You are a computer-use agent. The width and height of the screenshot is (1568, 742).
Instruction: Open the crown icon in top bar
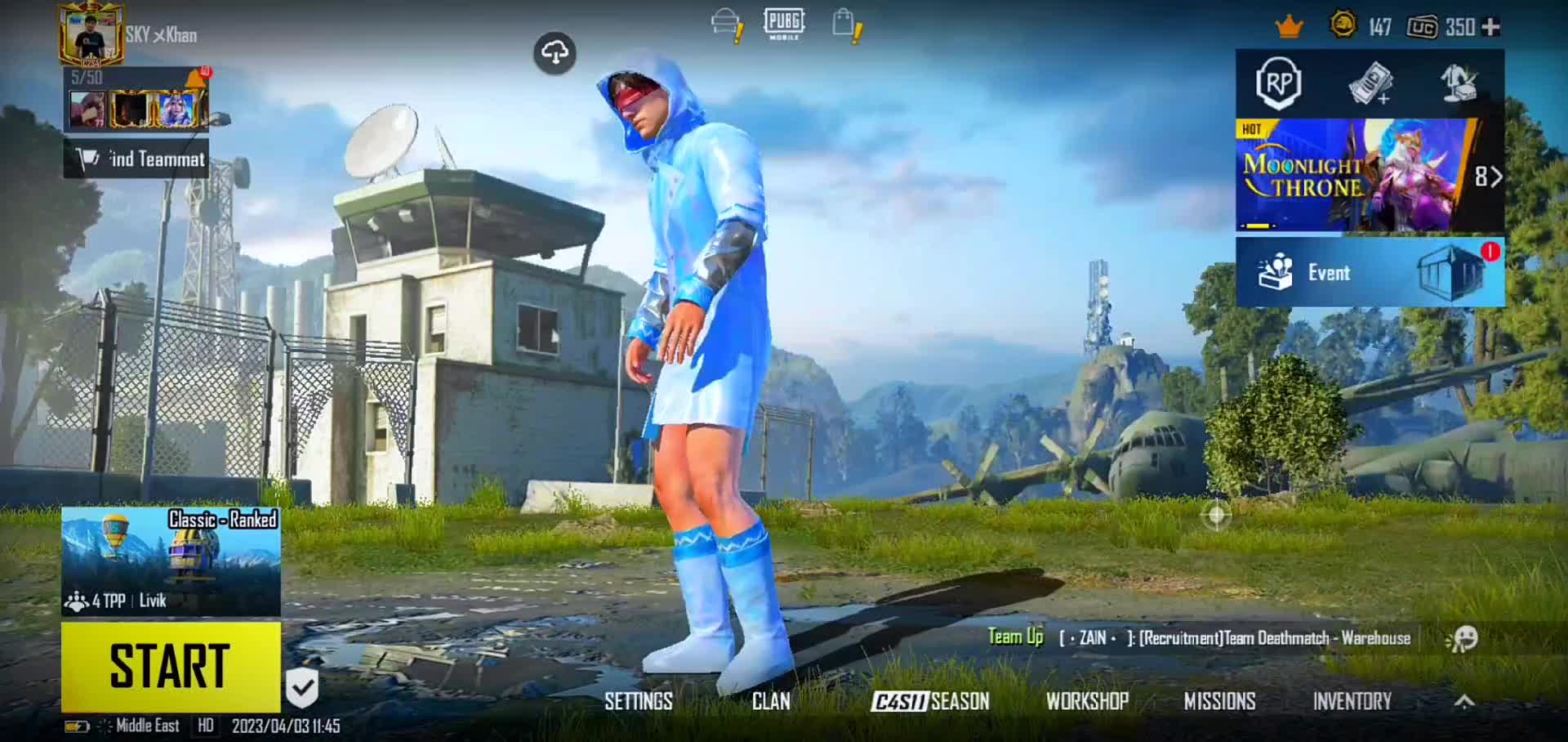tap(1289, 27)
